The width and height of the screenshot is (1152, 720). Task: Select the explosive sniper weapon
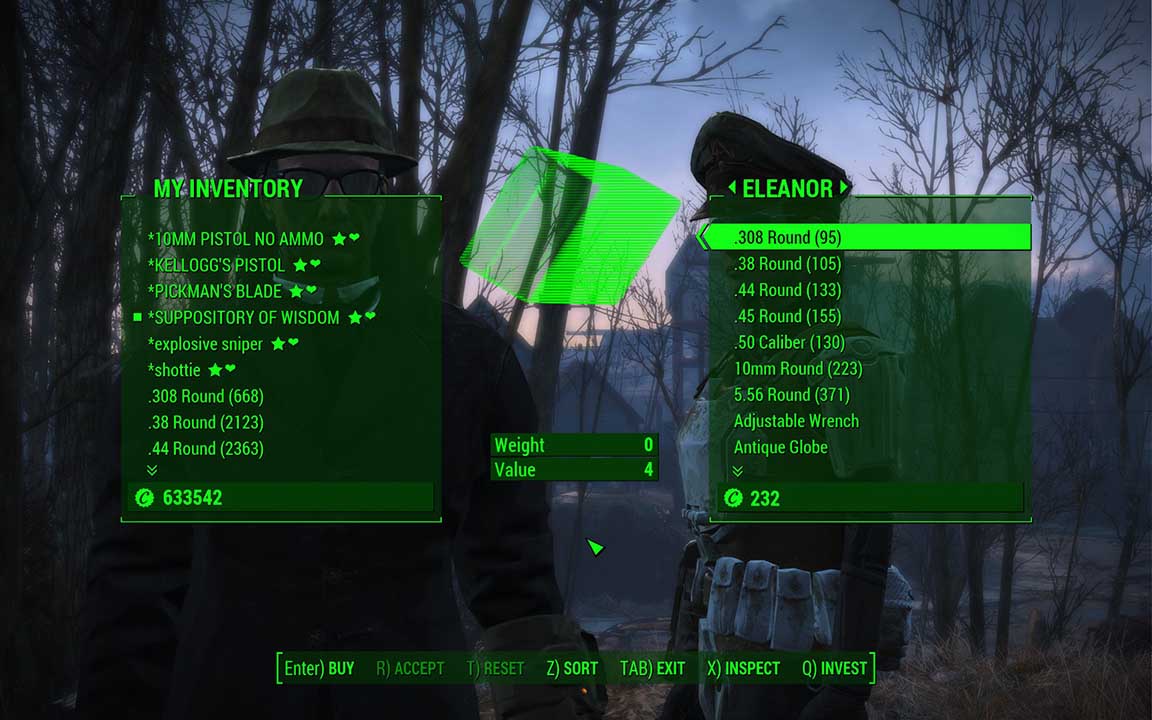[205, 344]
